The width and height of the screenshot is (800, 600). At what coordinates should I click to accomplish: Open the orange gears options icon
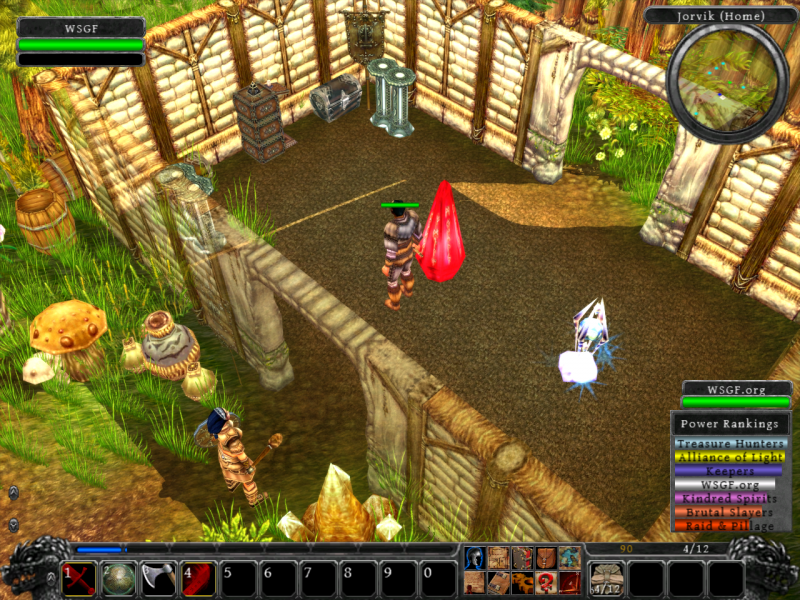(x=522, y=582)
